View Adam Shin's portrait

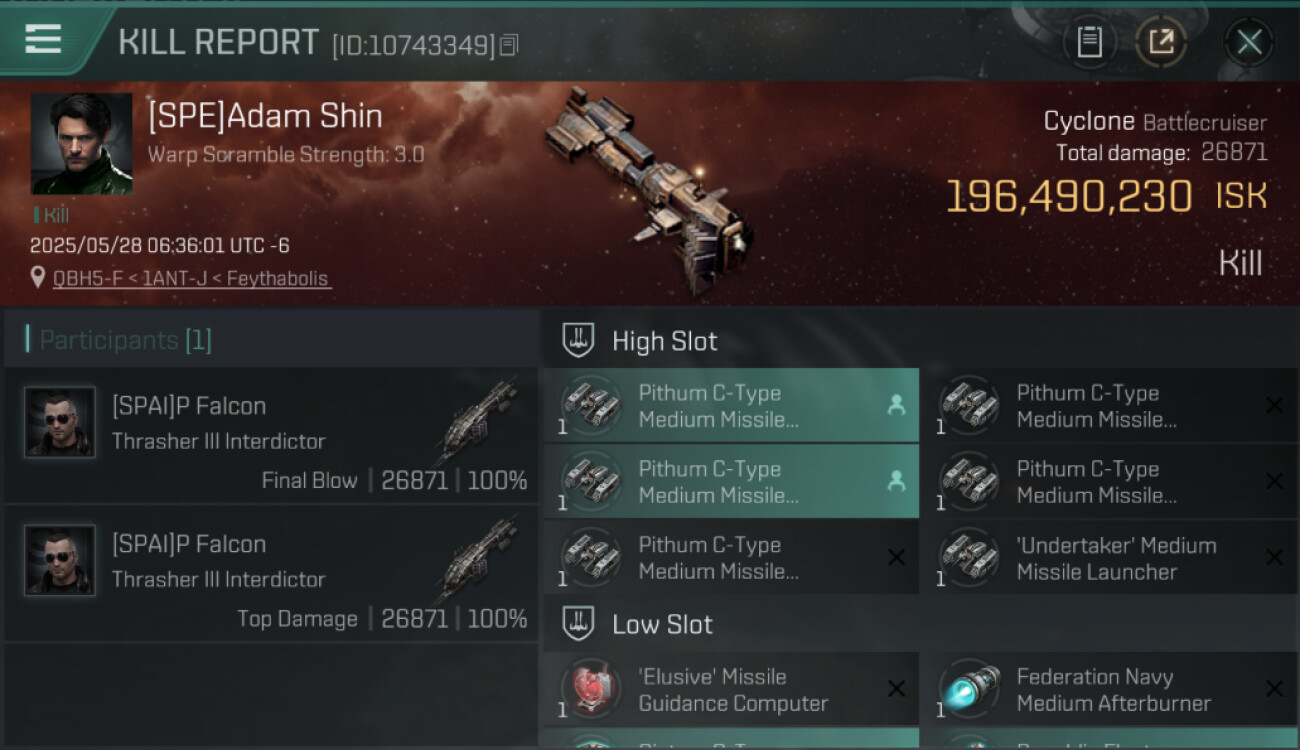pos(81,144)
